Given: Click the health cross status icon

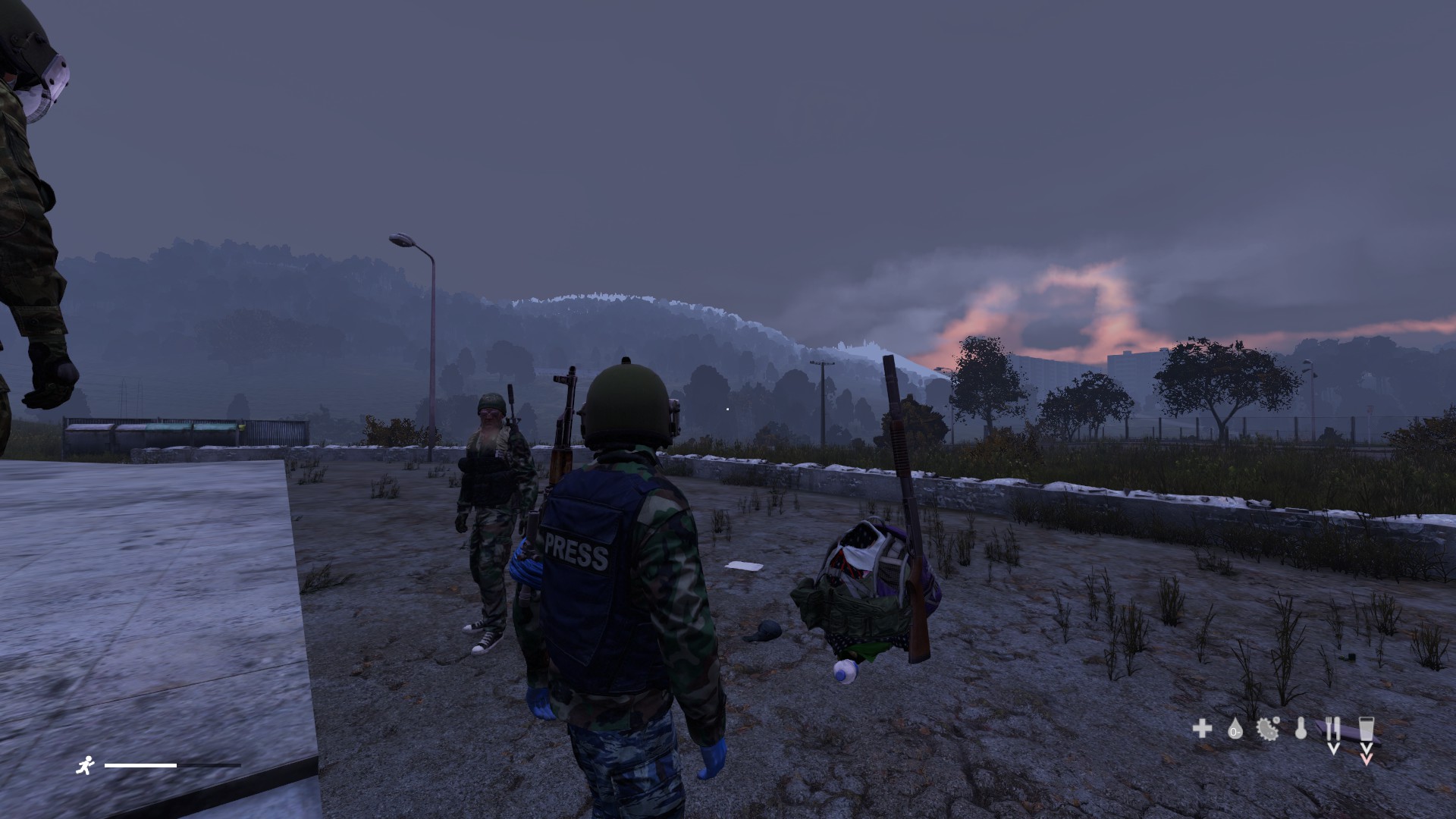Looking at the screenshot, I should click(x=1201, y=729).
